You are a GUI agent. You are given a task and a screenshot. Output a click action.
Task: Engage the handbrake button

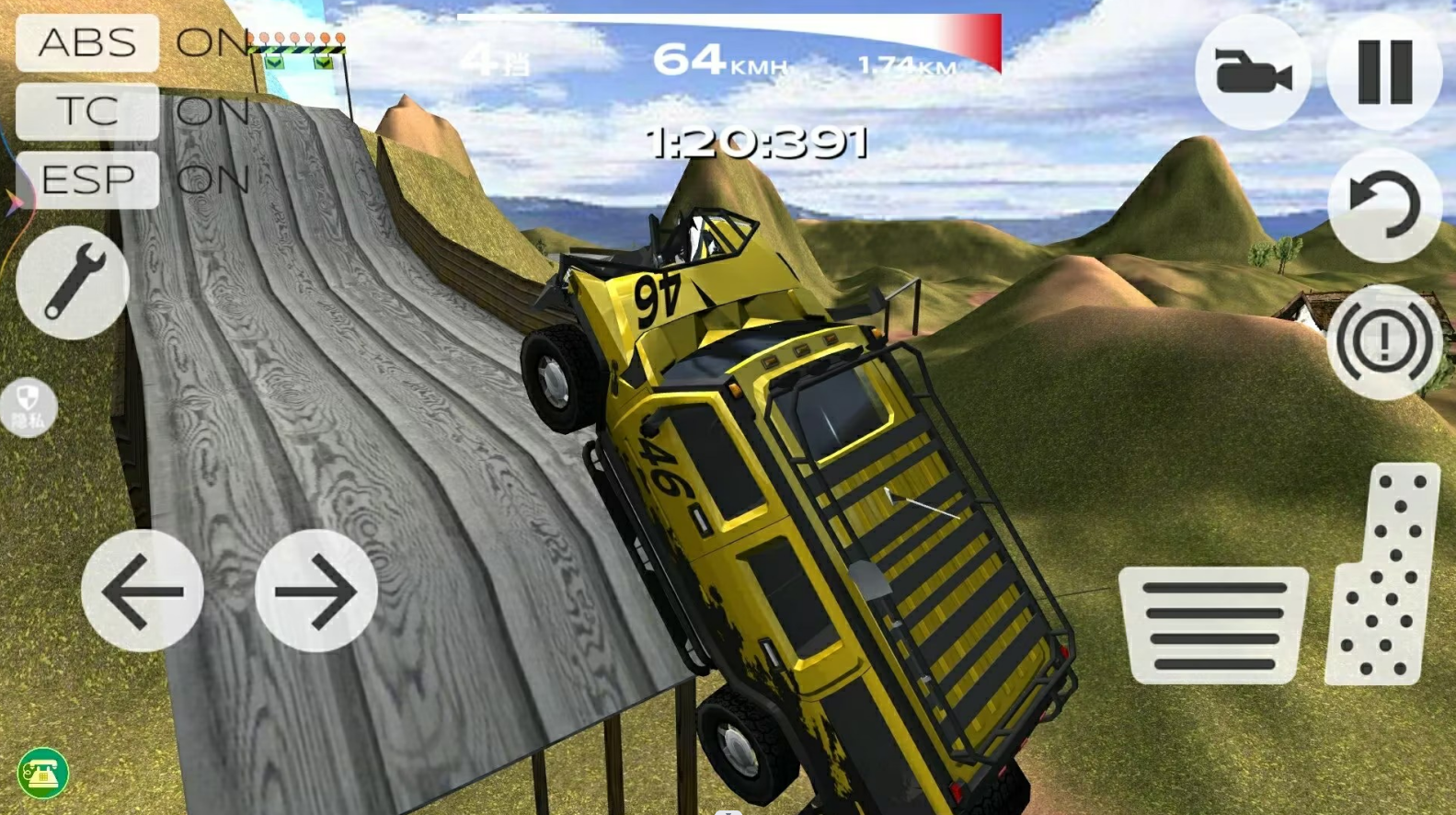click(1384, 342)
